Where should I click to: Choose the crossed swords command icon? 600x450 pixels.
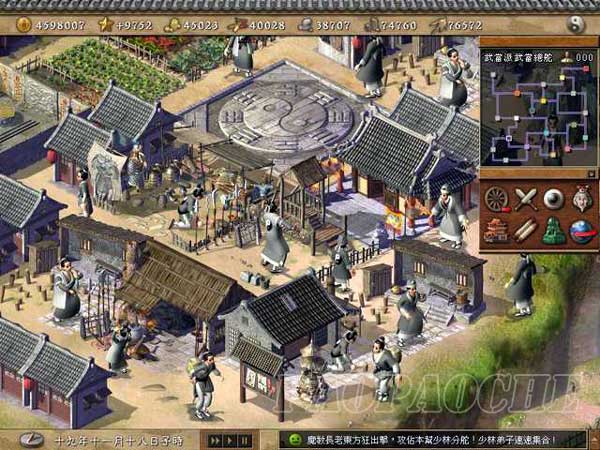pyautogui.click(x=526, y=199)
